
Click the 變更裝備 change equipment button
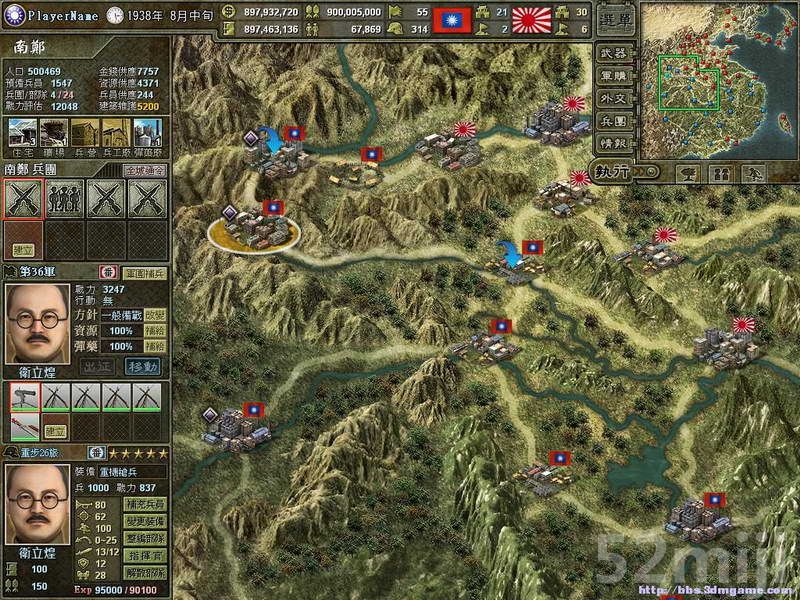[143, 520]
